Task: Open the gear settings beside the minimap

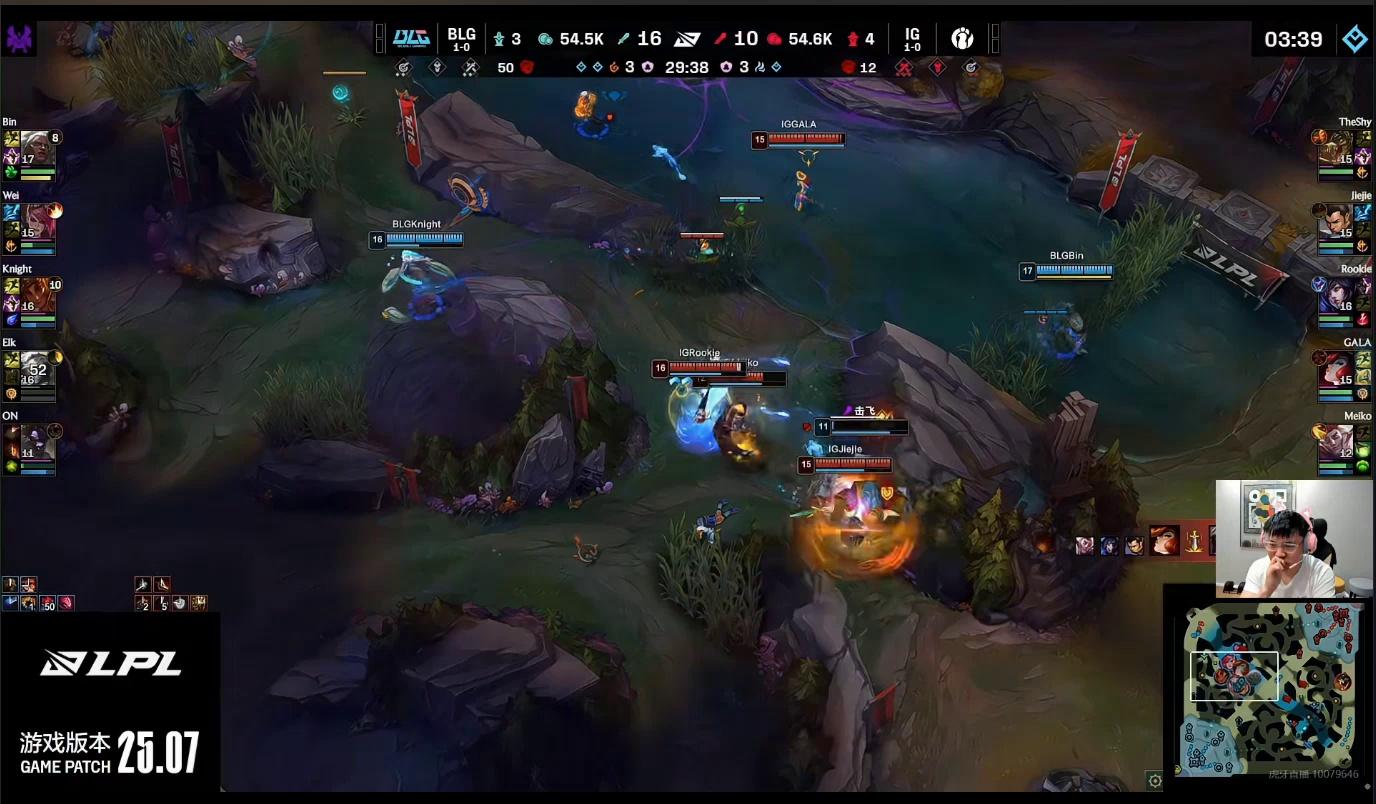Action: [x=1155, y=780]
